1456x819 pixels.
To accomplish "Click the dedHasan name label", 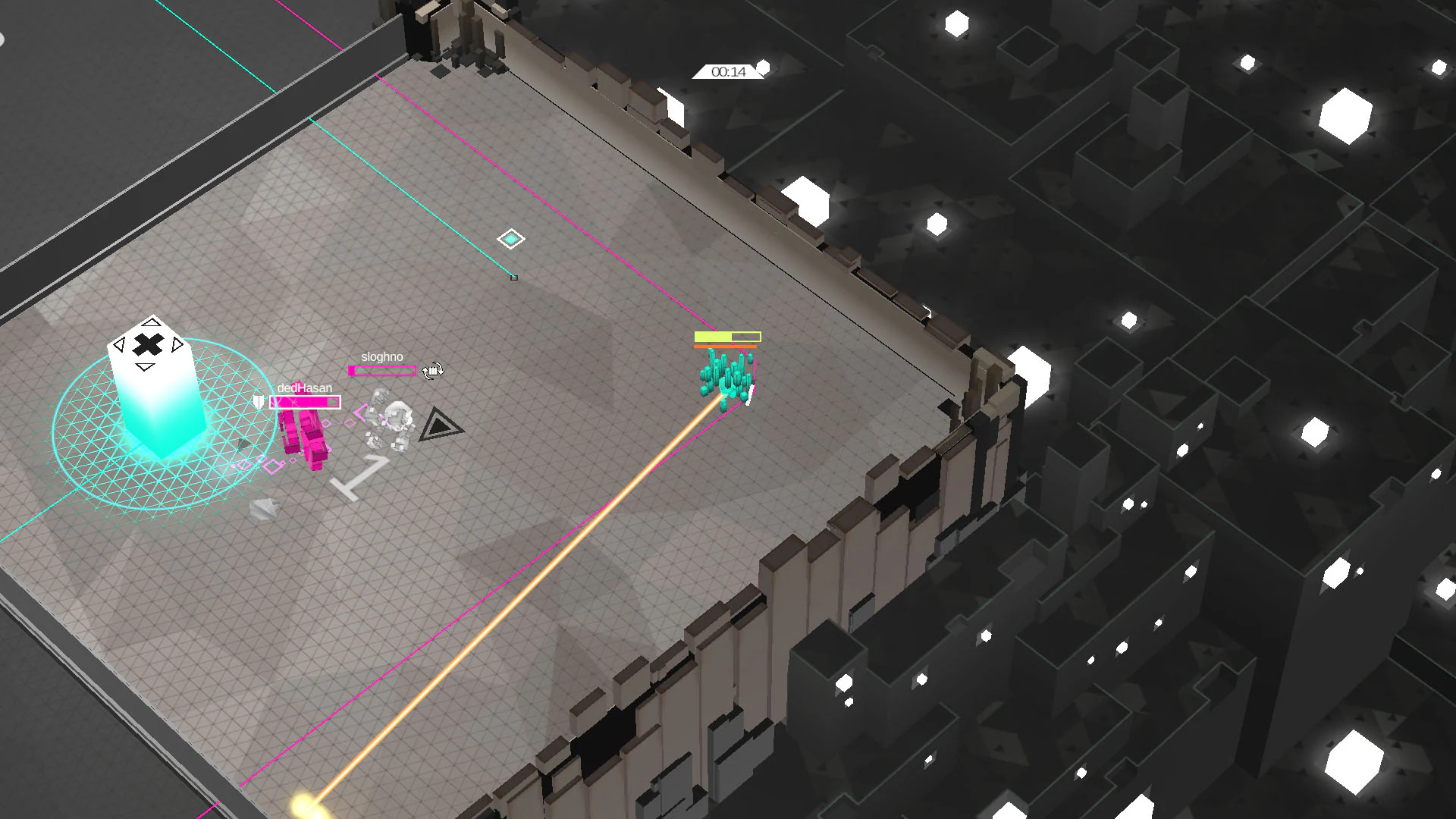I will click(x=304, y=388).
